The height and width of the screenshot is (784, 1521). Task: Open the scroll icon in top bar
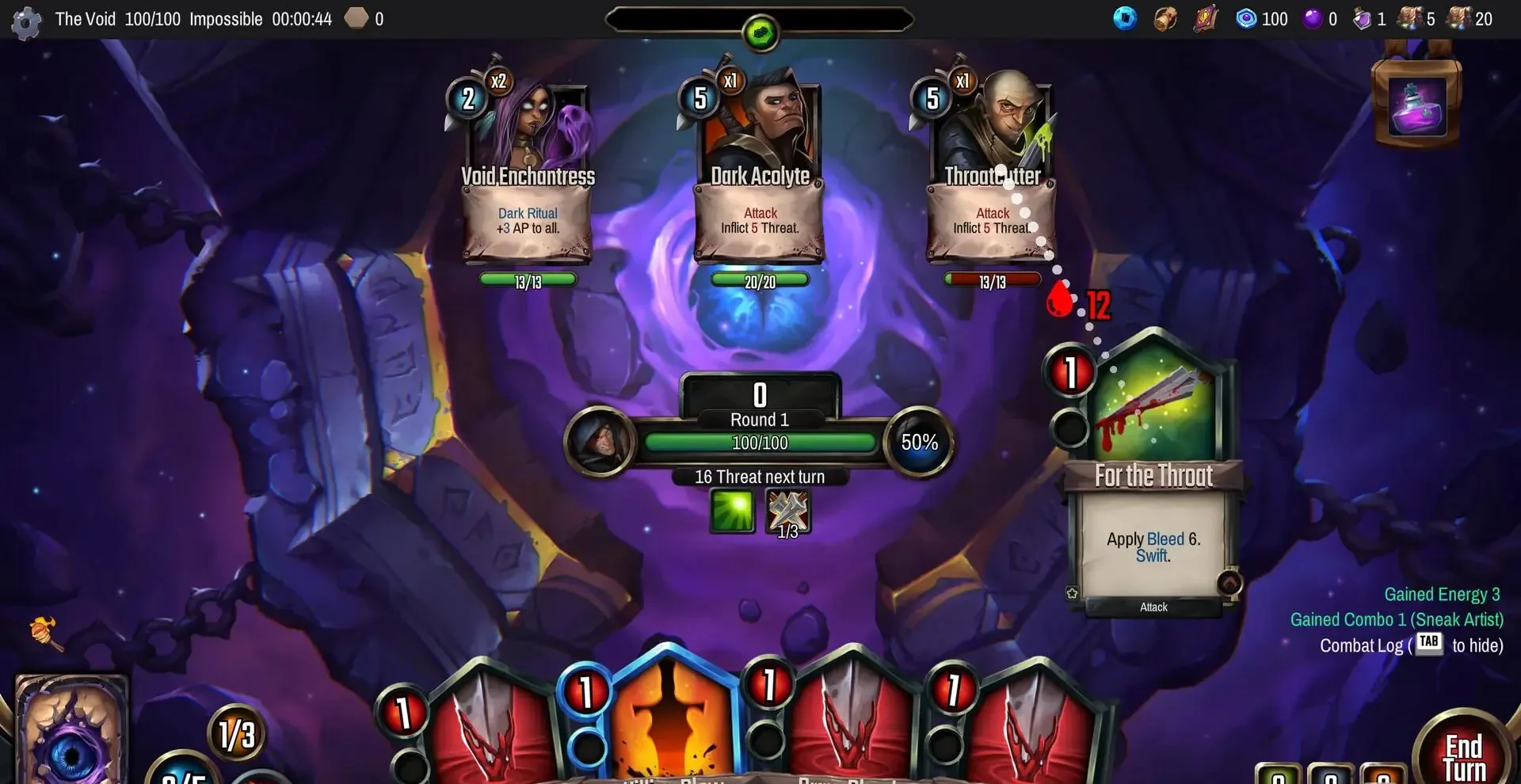(x=1165, y=18)
